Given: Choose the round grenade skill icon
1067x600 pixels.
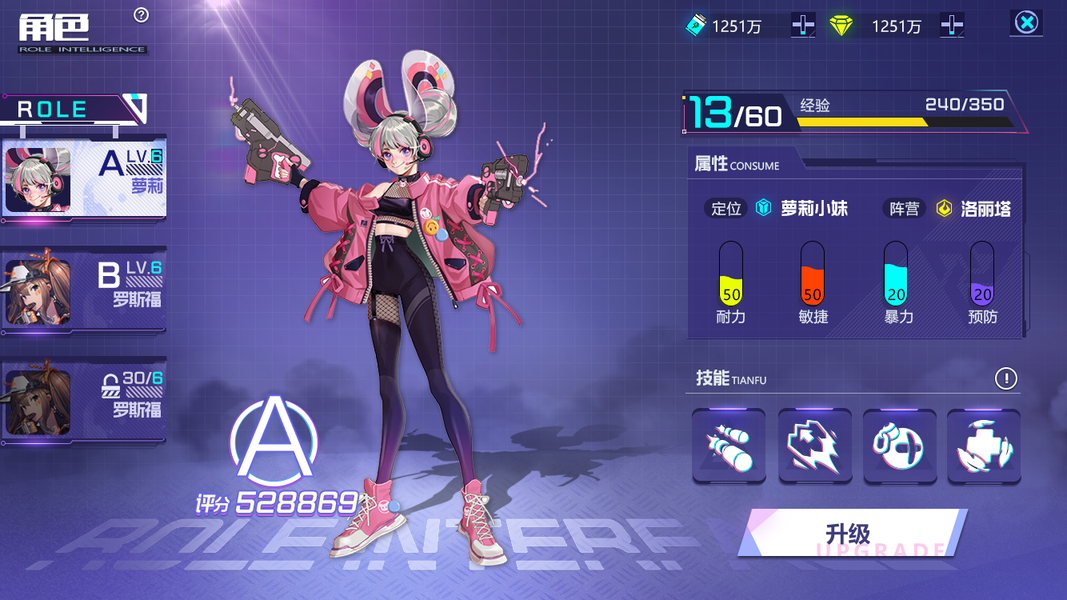Looking at the screenshot, I should pyautogui.click(x=899, y=447).
